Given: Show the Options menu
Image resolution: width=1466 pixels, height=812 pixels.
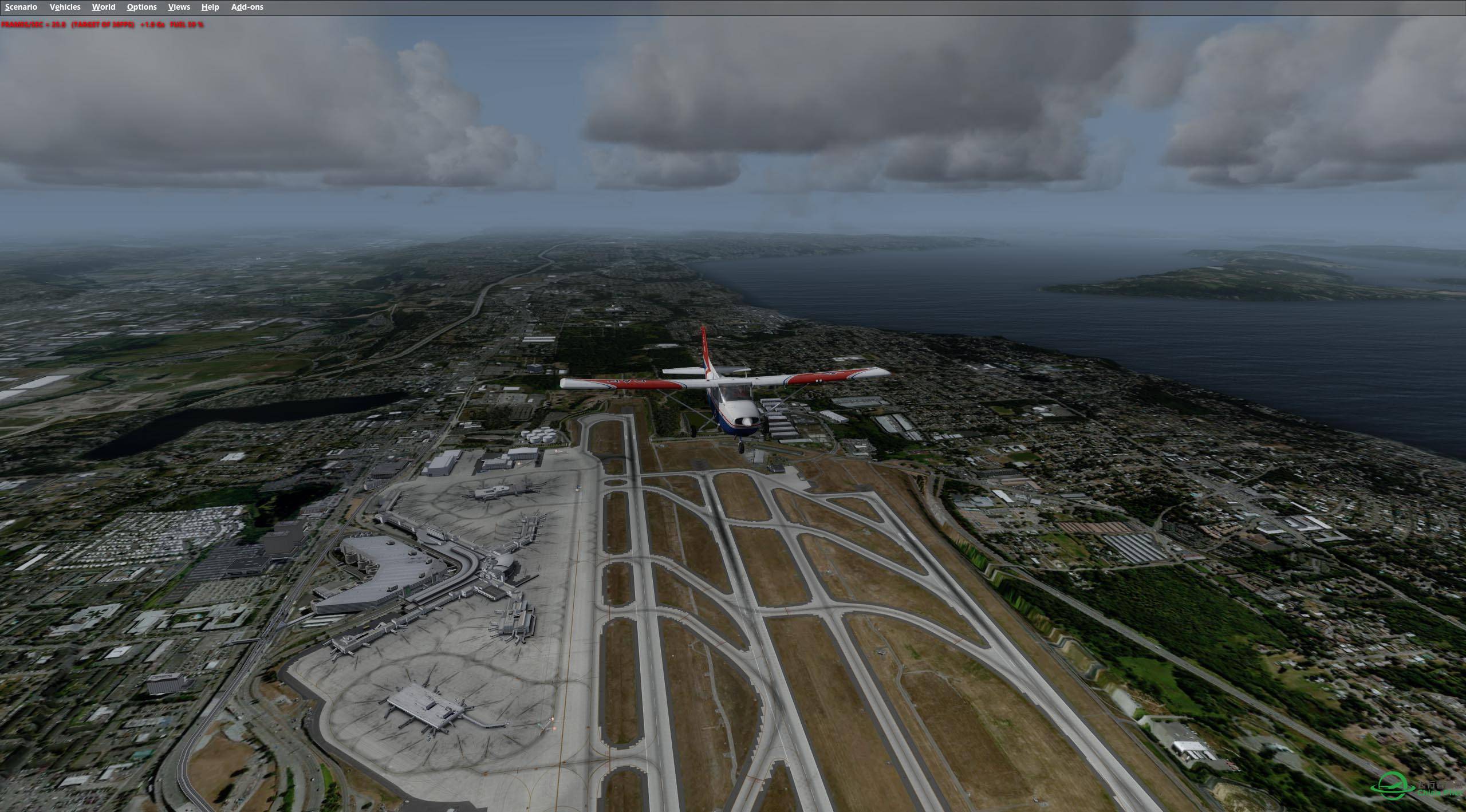Looking at the screenshot, I should click(141, 7).
